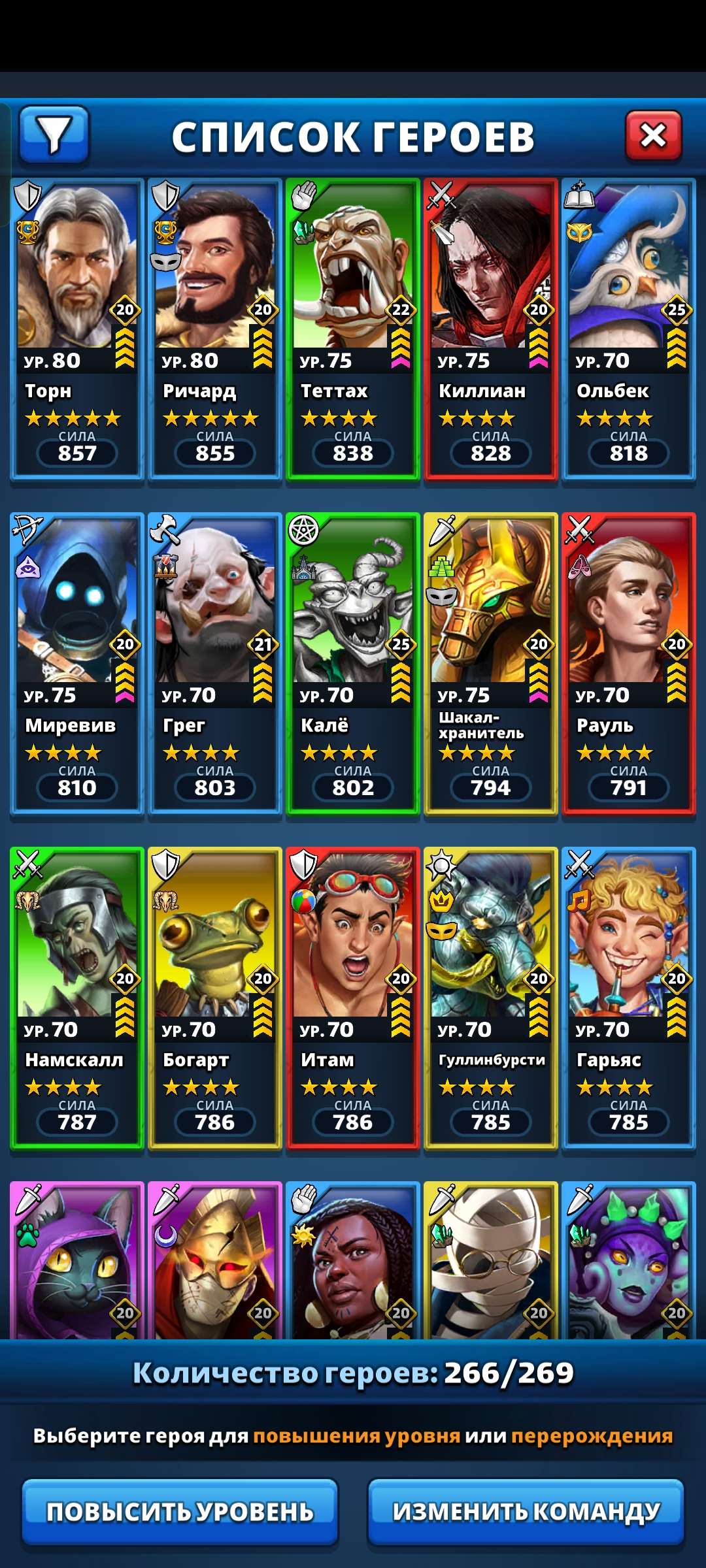This screenshot has width=706, height=1568.
Task: Select the purple hooded cat hero card
Action: tap(77, 1261)
